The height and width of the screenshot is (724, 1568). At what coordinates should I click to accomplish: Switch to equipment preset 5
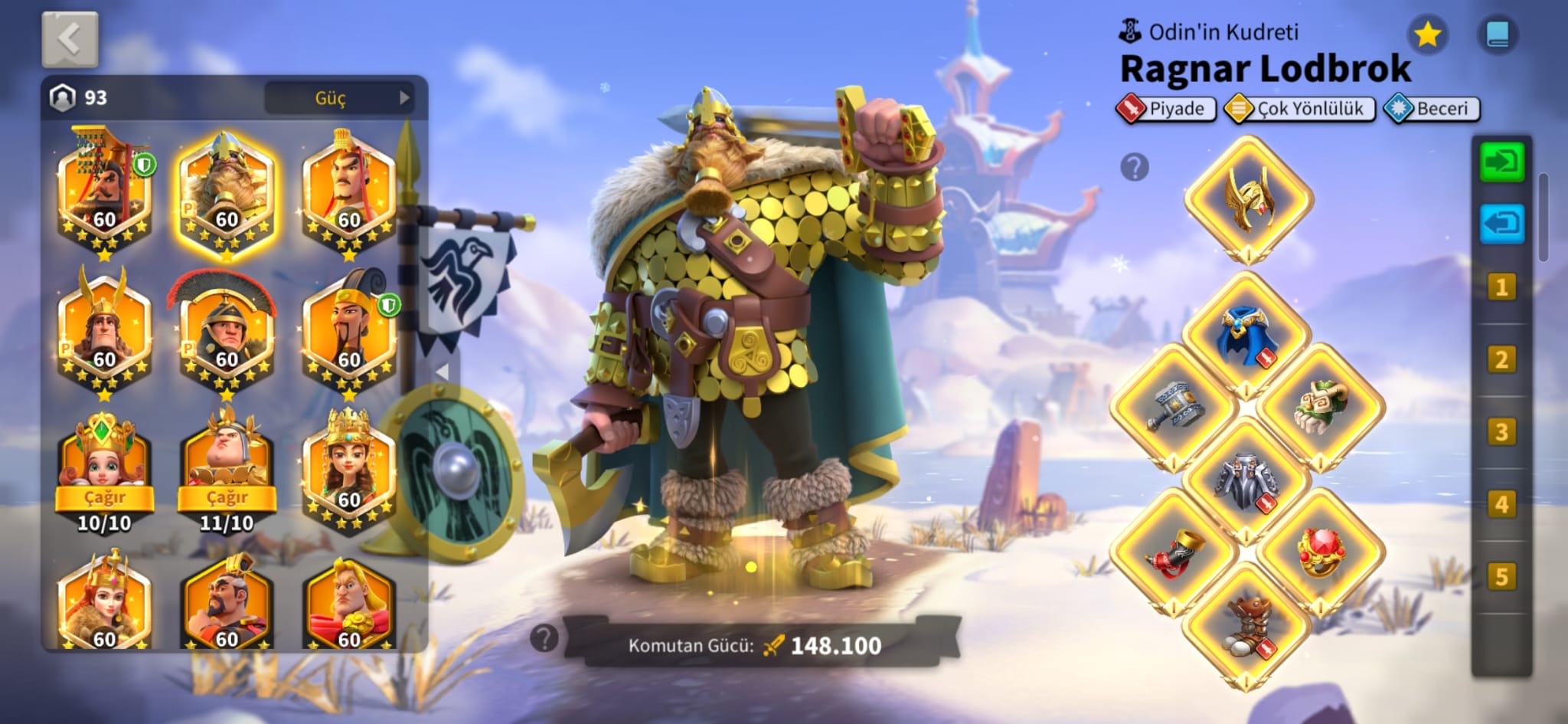1501,577
